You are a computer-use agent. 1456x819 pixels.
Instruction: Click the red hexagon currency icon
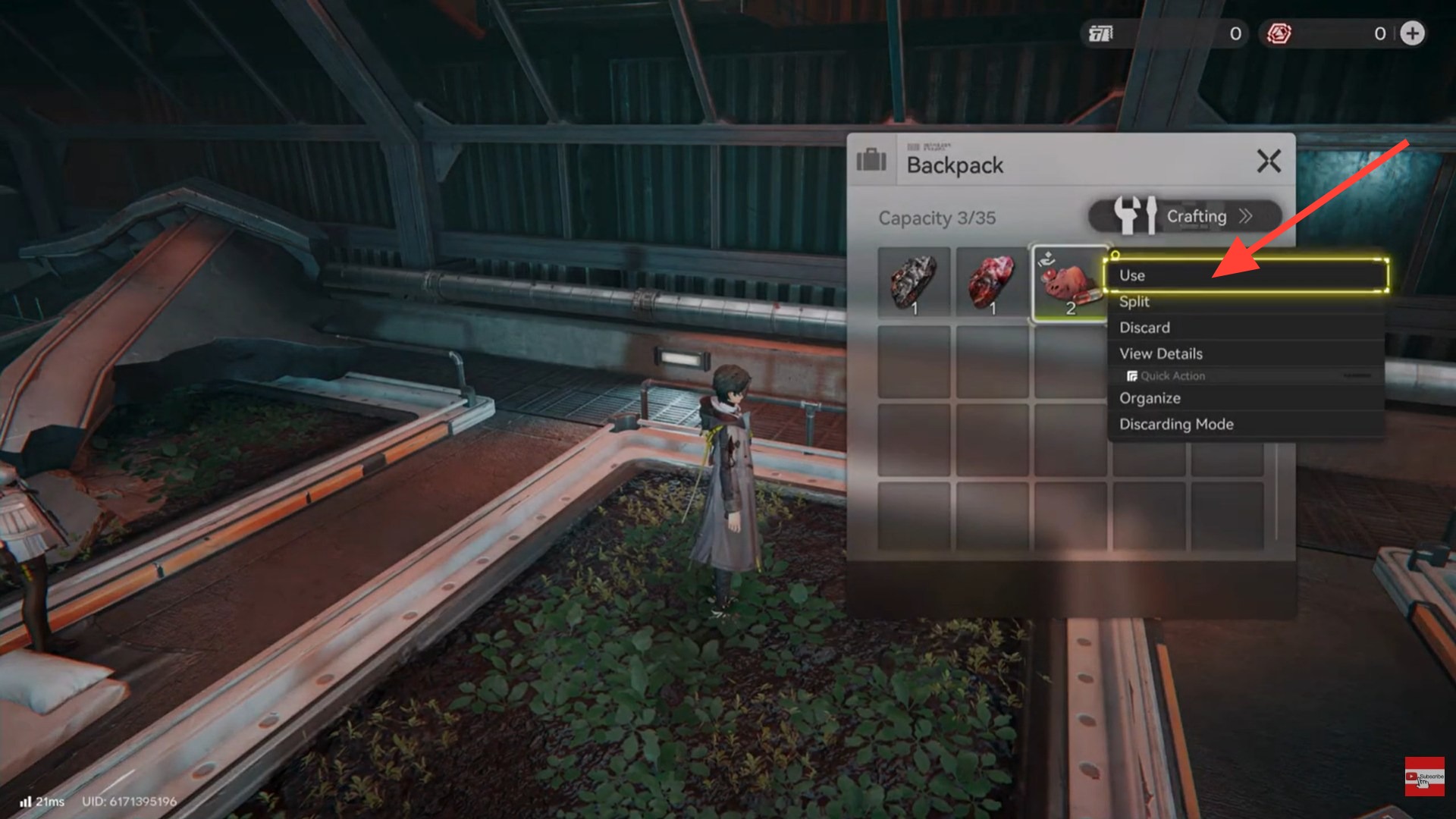[x=1279, y=33]
